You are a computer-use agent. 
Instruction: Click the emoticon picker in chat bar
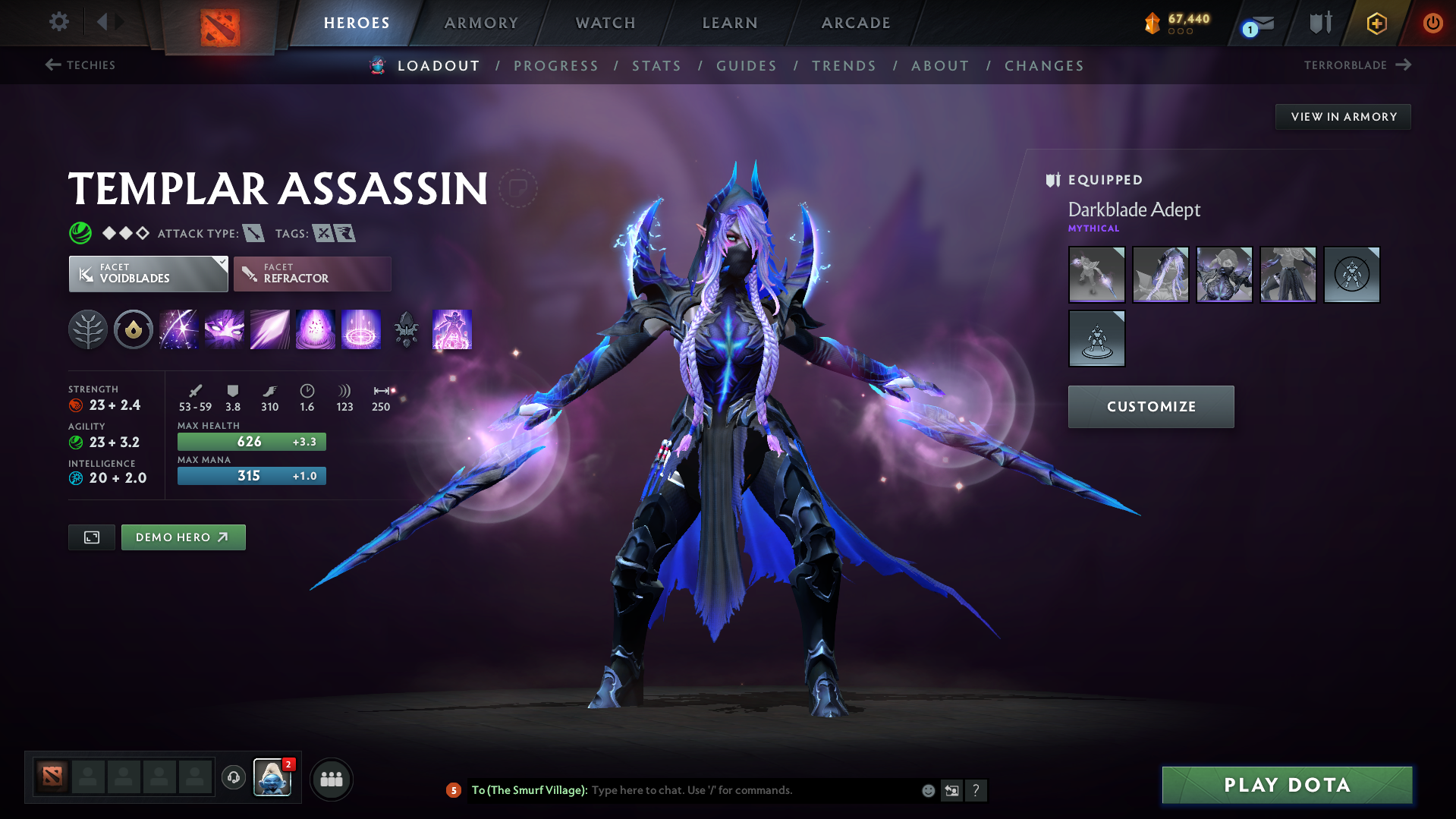927,790
